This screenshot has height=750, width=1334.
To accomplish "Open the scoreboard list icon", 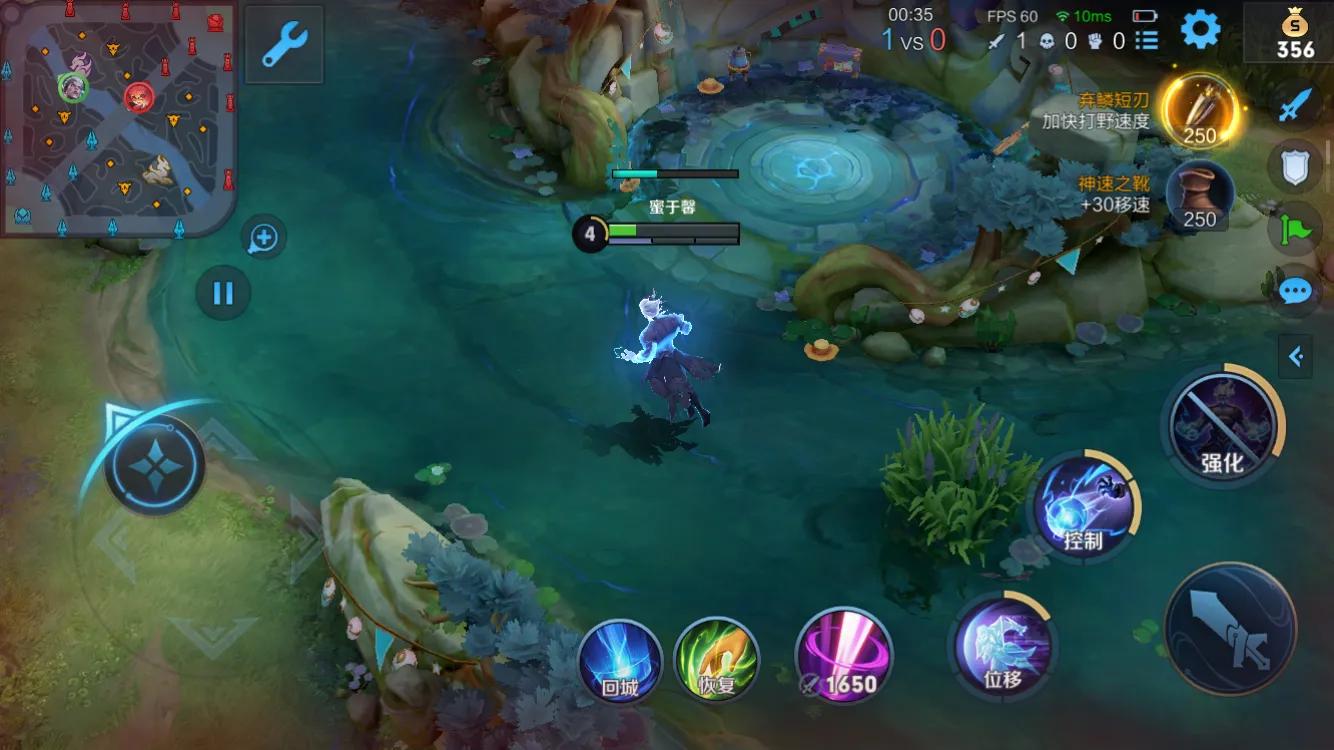I will pos(1147,40).
